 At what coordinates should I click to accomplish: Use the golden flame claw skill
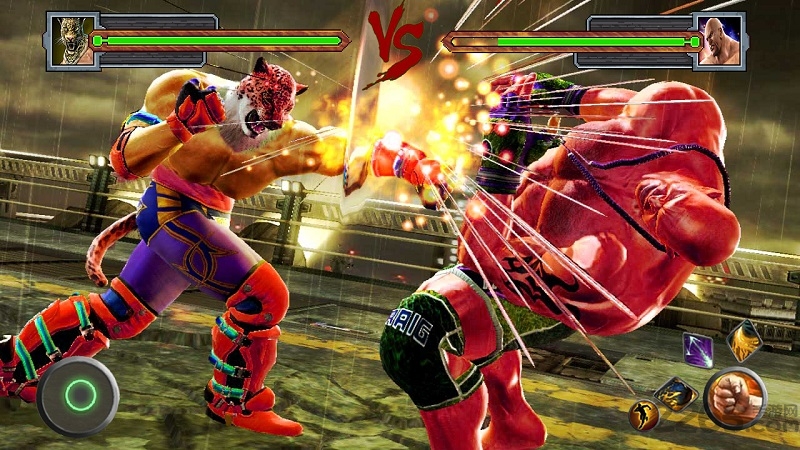pyautogui.click(x=744, y=340)
